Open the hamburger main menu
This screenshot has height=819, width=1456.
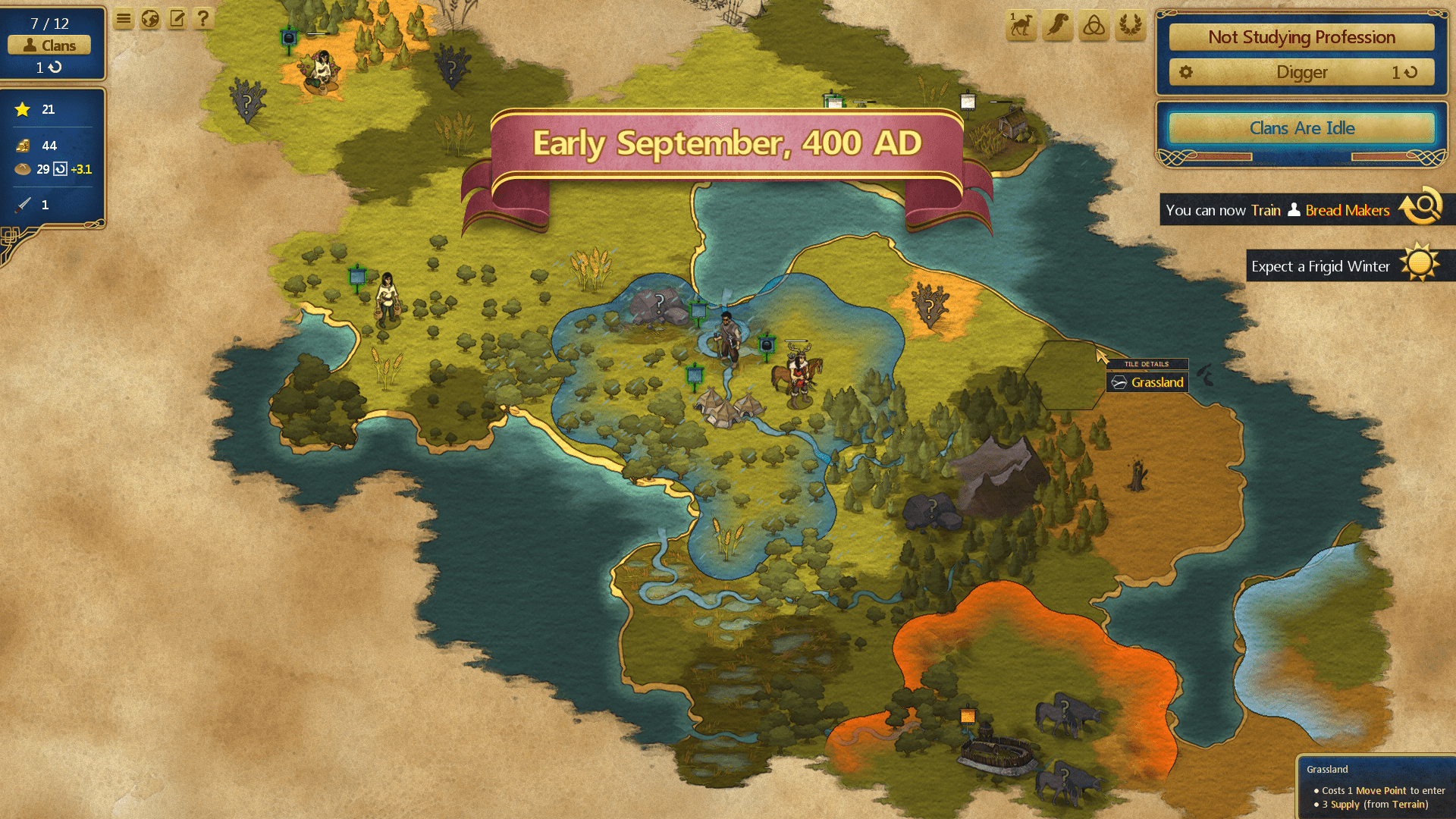124,19
